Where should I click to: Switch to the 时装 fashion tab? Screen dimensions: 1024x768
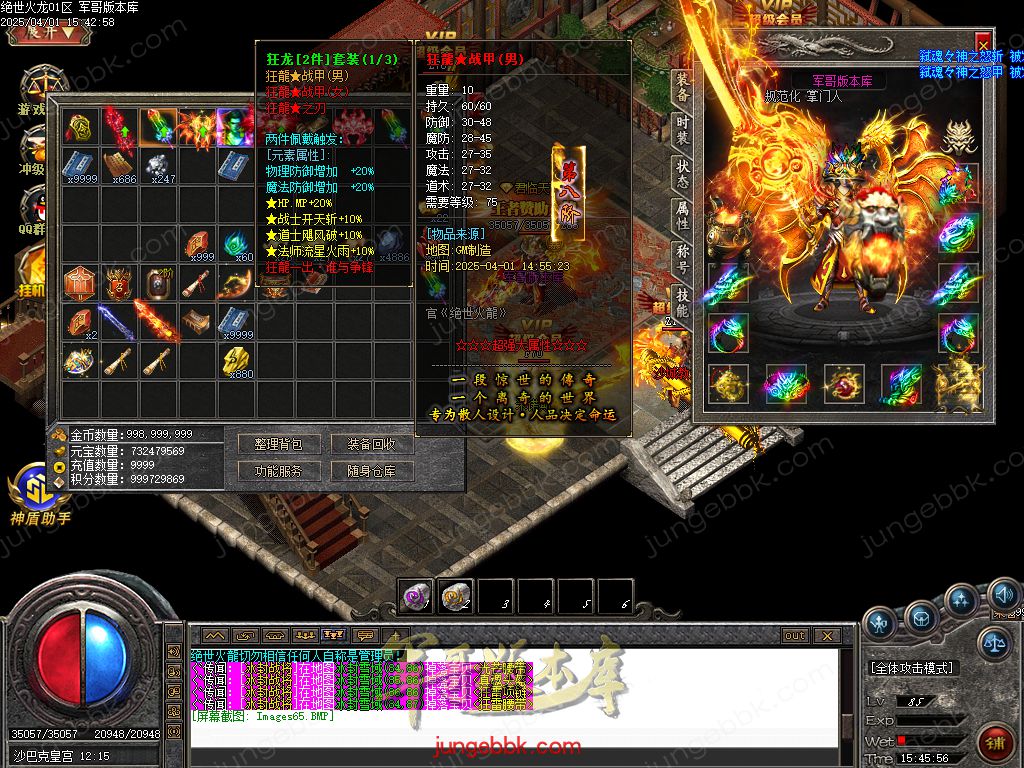(x=682, y=129)
